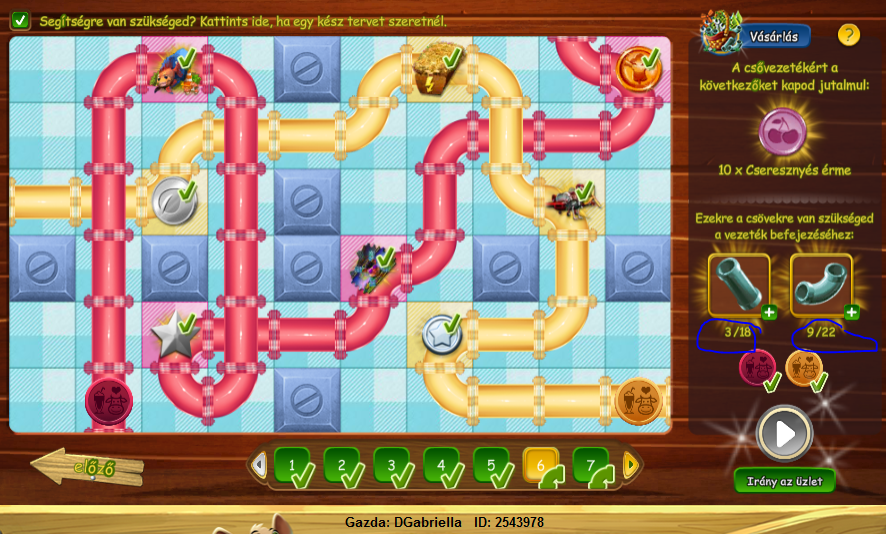Screen dimensions: 886x534
Task: Select the straight pipe piece
Action: tap(738, 283)
